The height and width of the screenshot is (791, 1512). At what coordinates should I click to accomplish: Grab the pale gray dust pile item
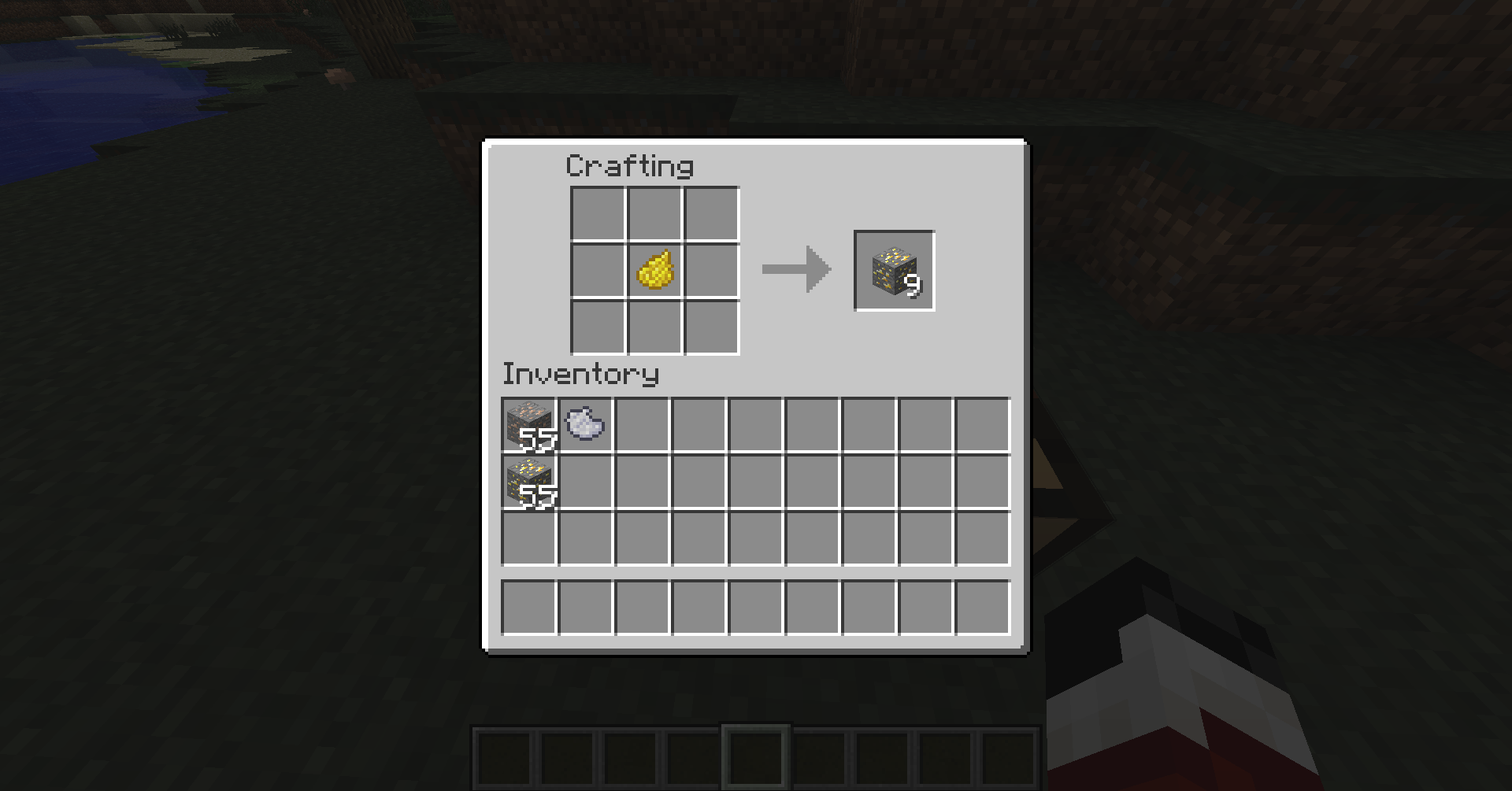point(585,424)
